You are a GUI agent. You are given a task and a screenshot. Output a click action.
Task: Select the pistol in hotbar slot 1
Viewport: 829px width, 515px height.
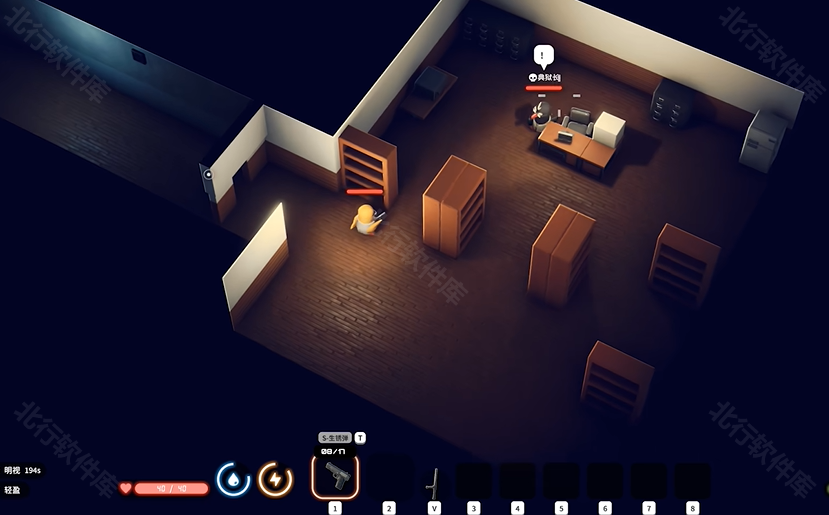(x=335, y=478)
